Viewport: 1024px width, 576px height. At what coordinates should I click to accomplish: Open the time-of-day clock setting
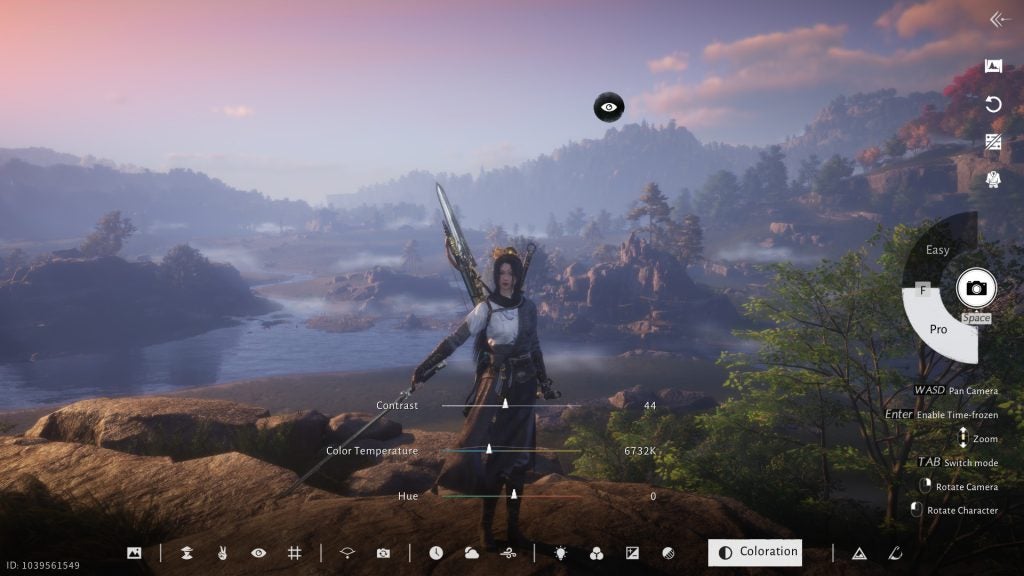coord(436,552)
